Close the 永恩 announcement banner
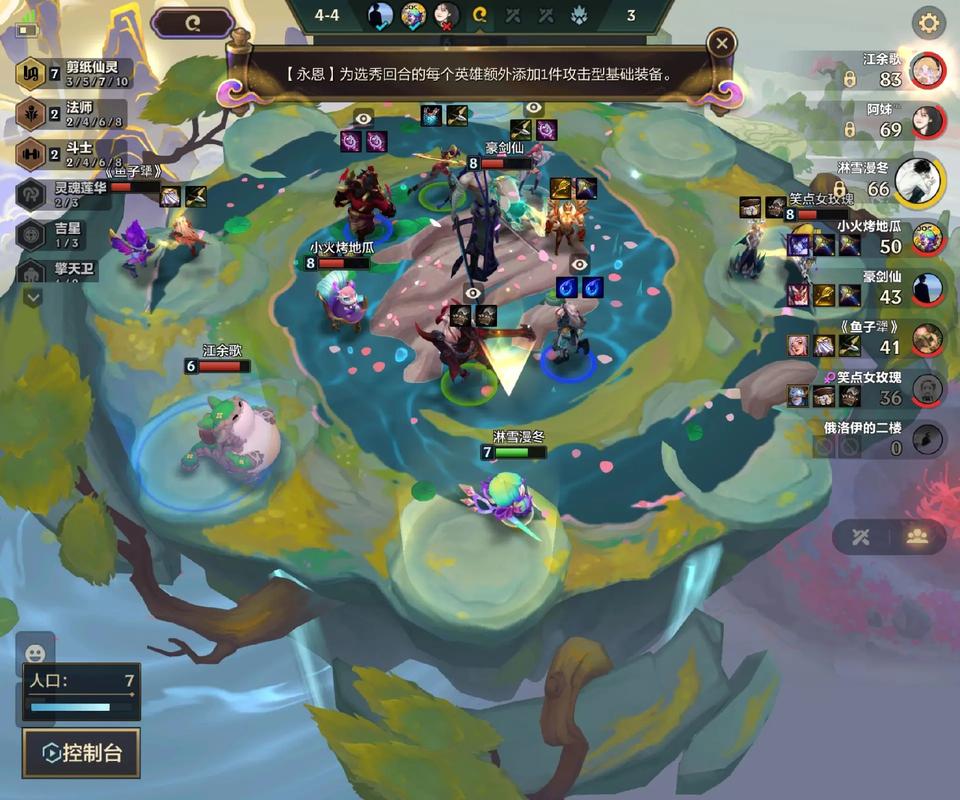The image size is (960, 800). tap(721, 43)
